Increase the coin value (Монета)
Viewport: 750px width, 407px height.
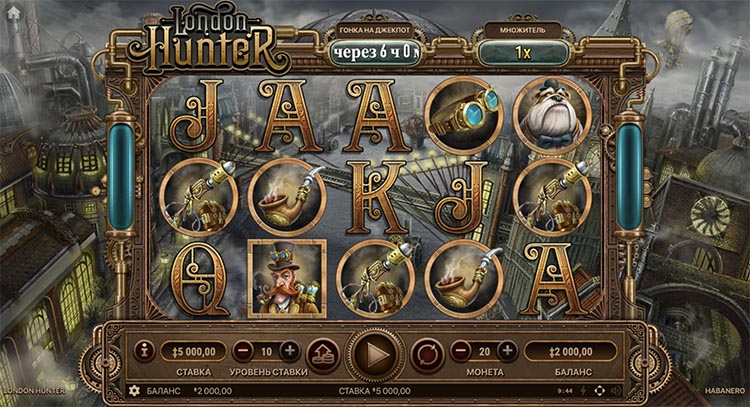pos(507,351)
